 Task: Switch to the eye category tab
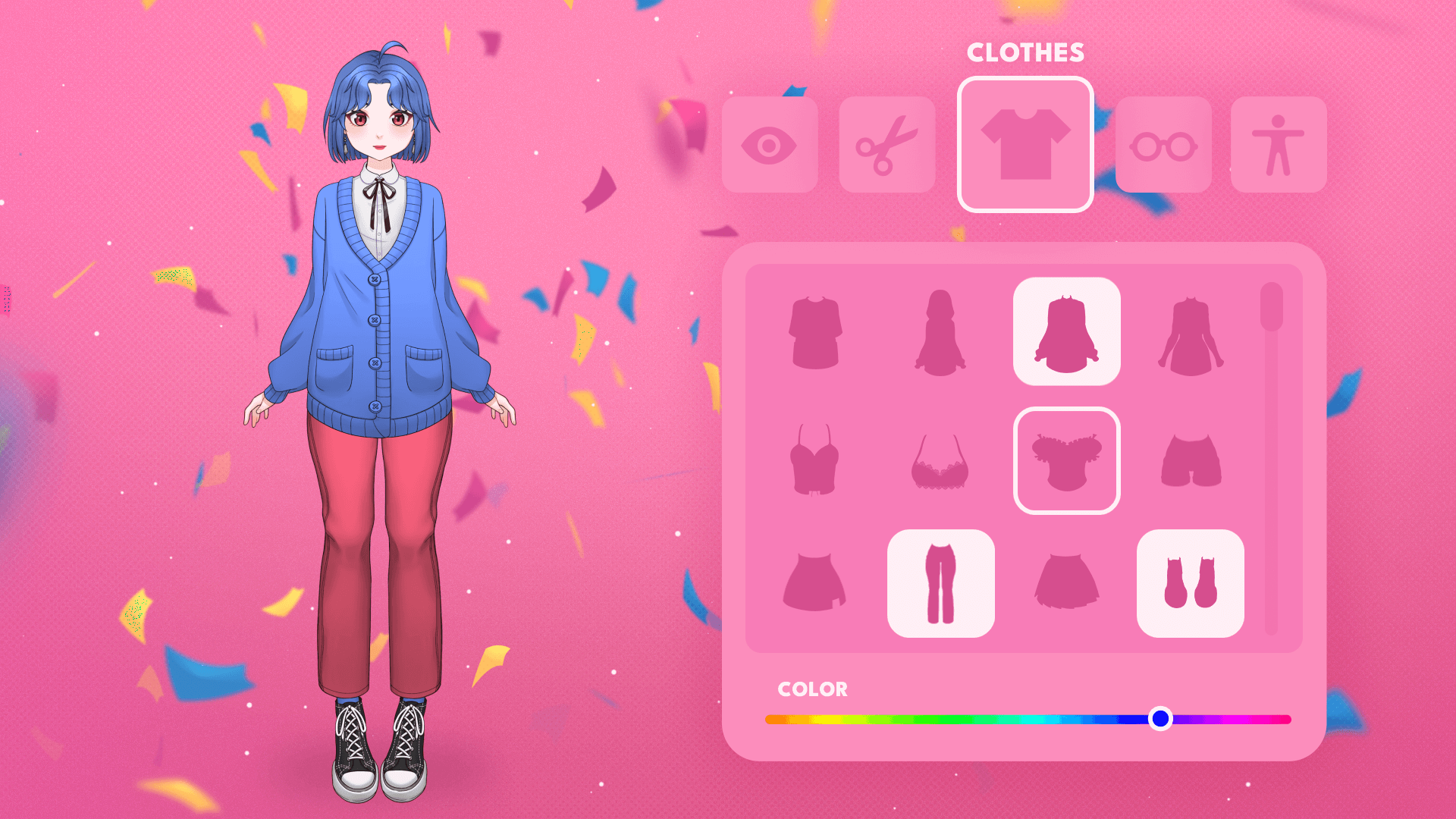coord(769,145)
